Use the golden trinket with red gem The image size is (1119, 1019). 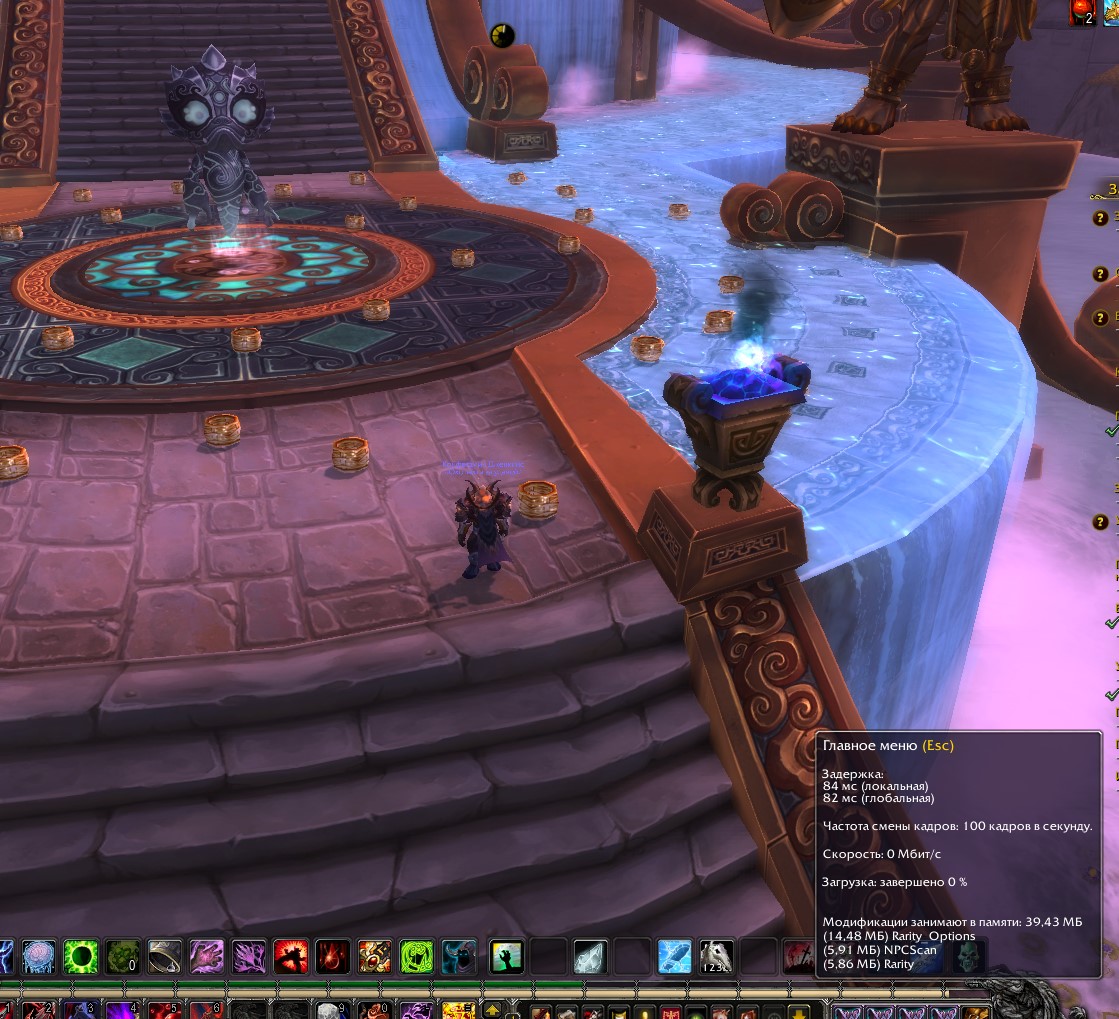tap(375, 957)
